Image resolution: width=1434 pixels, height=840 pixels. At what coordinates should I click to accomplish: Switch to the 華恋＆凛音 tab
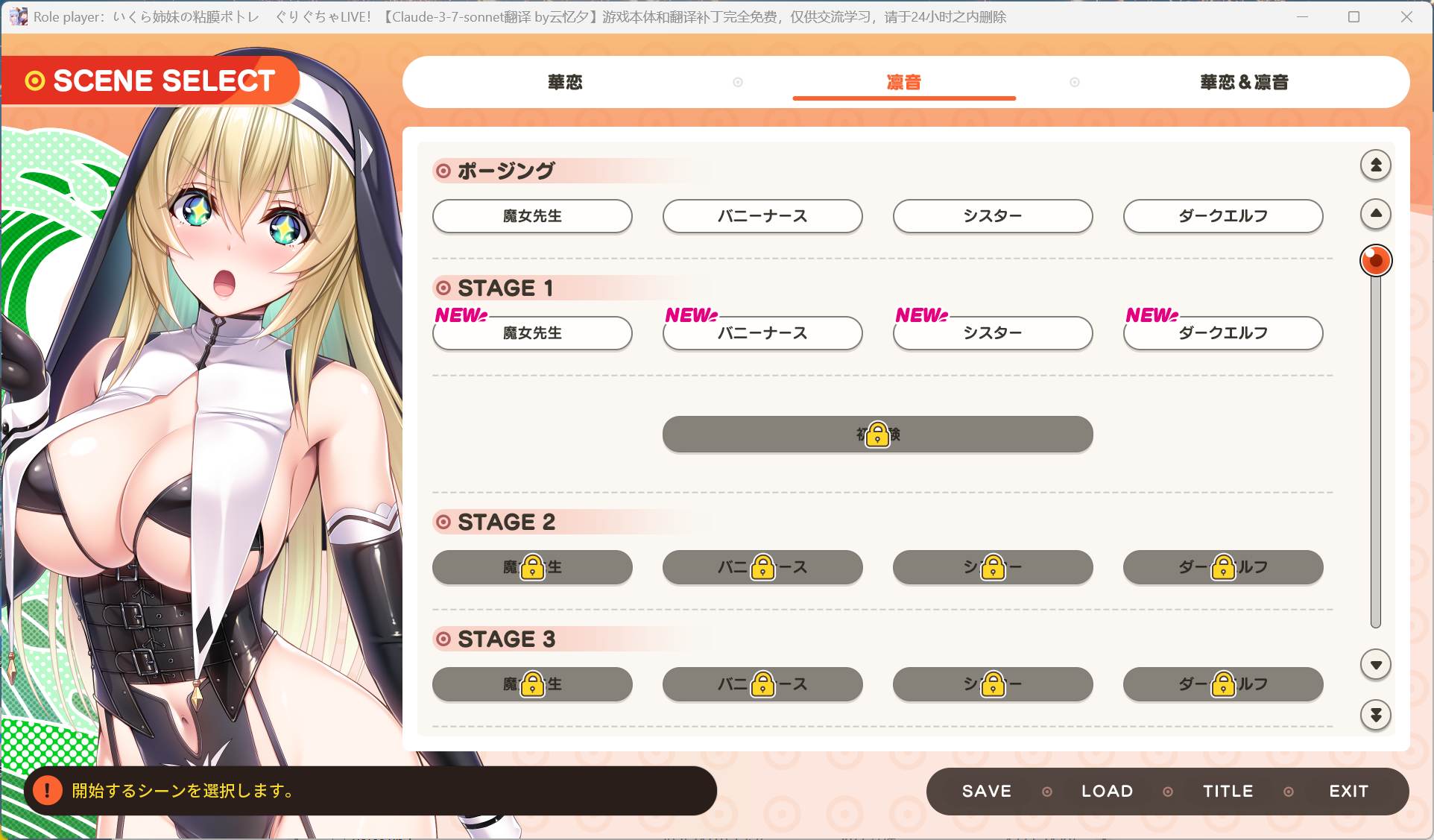pyautogui.click(x=1243, y=82)
